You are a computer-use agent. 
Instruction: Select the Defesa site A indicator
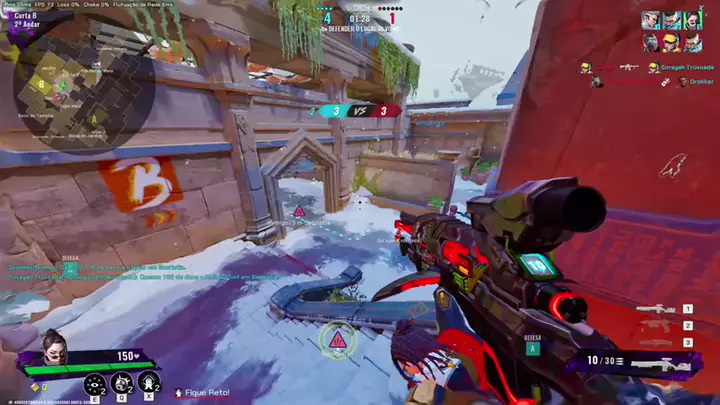pos(532,345)
